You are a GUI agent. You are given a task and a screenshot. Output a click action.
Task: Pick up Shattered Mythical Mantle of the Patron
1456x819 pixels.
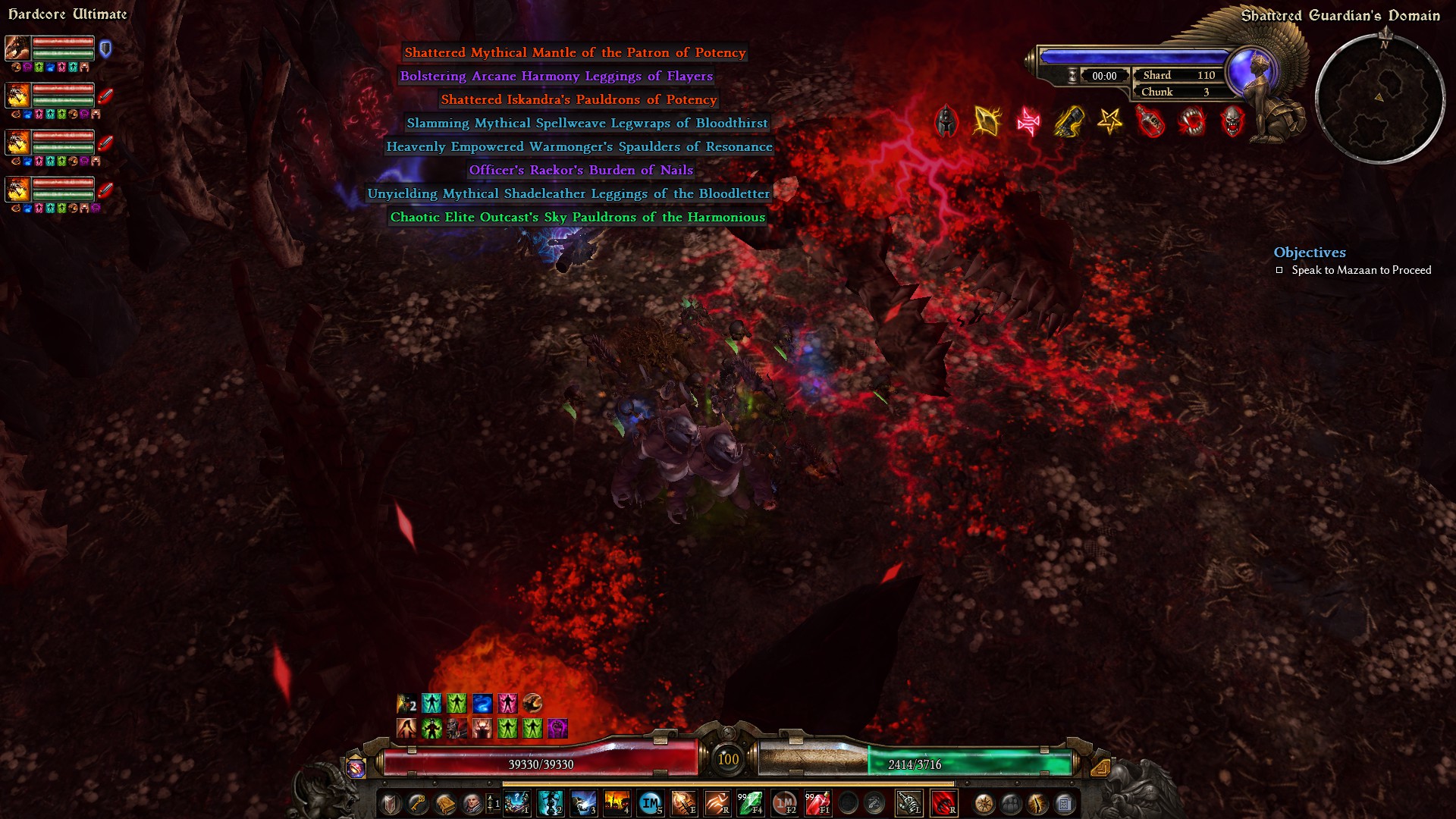coord(575,52)
